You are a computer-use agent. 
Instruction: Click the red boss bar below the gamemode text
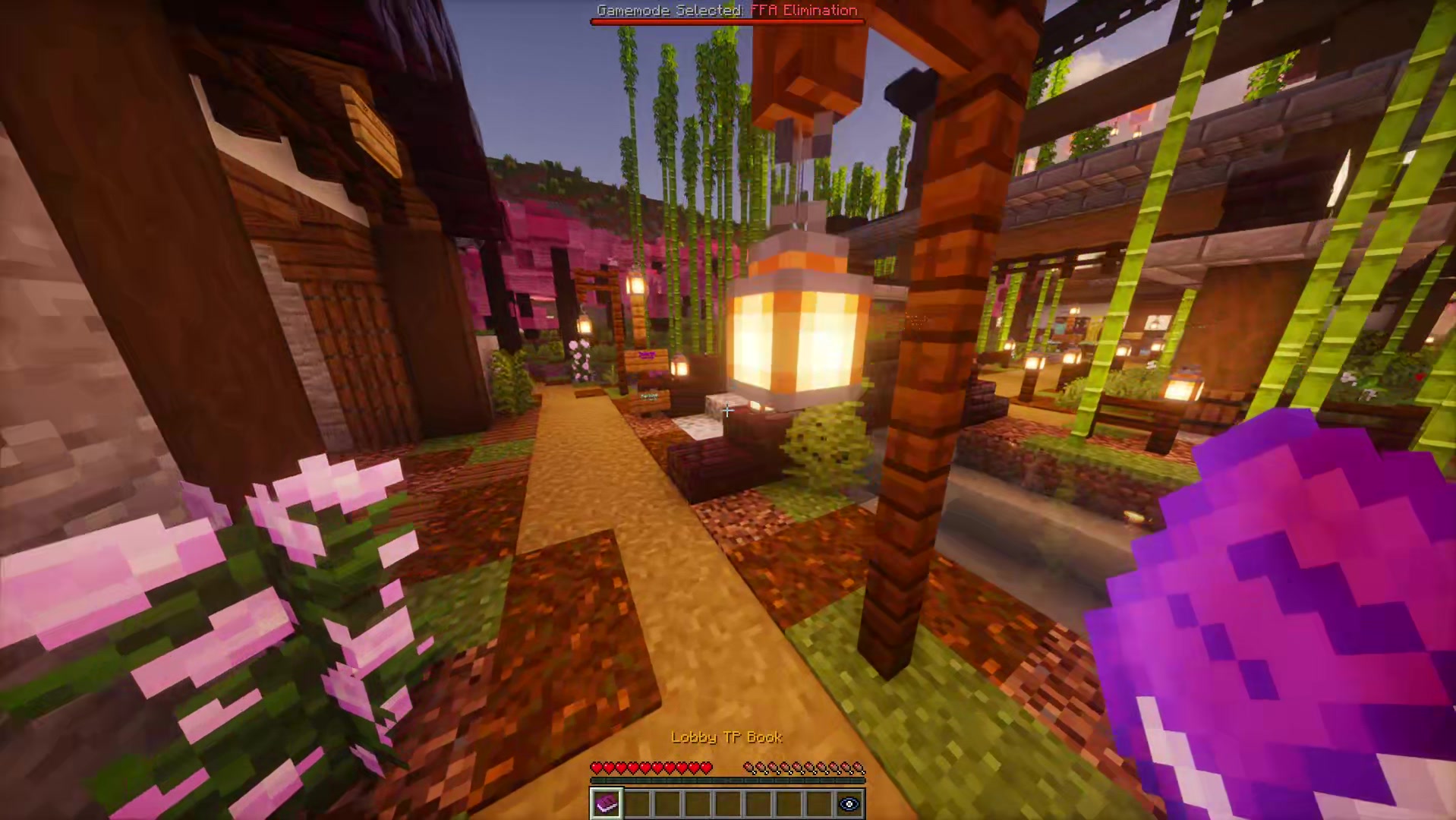point(726,20)
